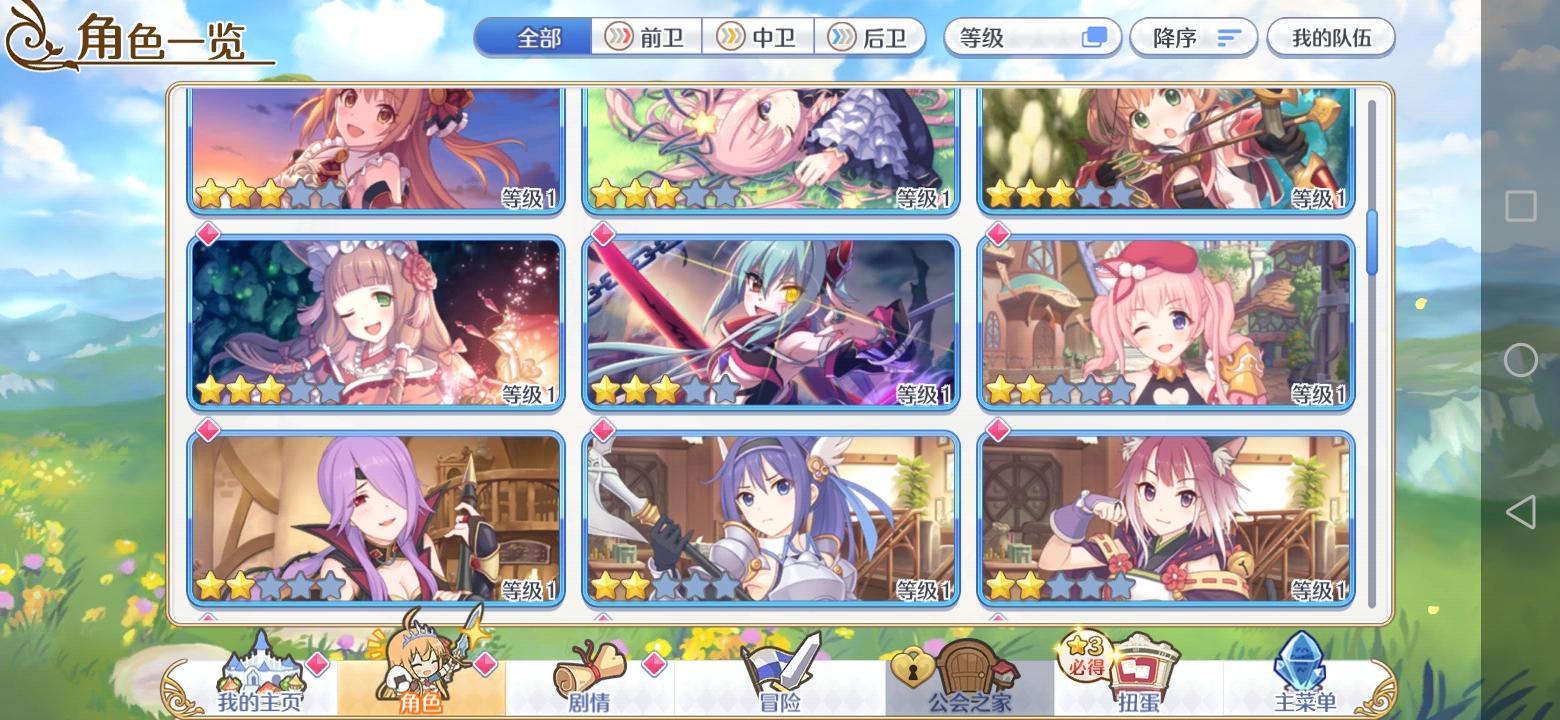This screenshot has height=720, width=1560.
Task: Toggle the 降序 descending sort order
Action: point(1193,37)
